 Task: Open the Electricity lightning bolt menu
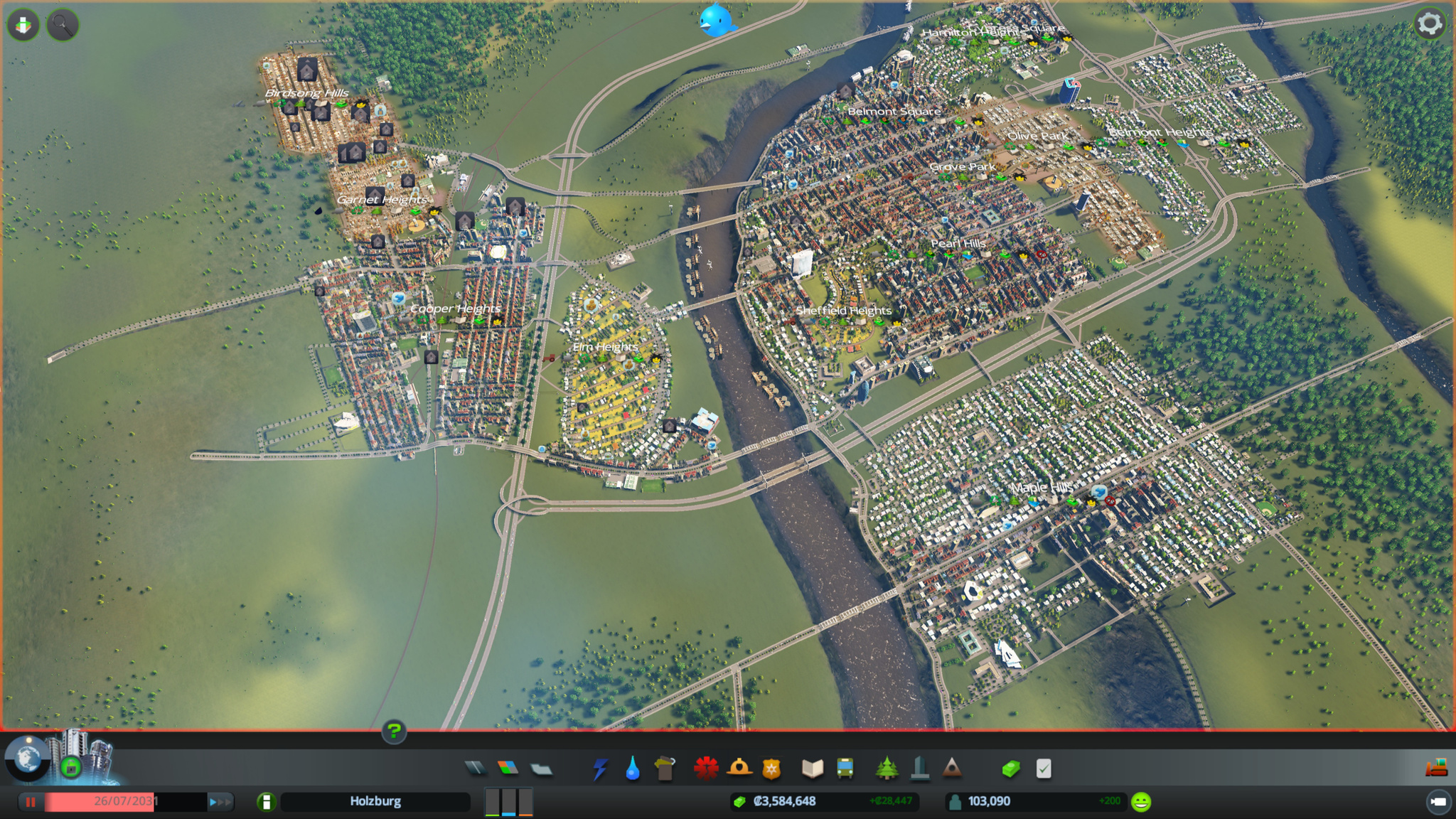[x=600, y=769]
